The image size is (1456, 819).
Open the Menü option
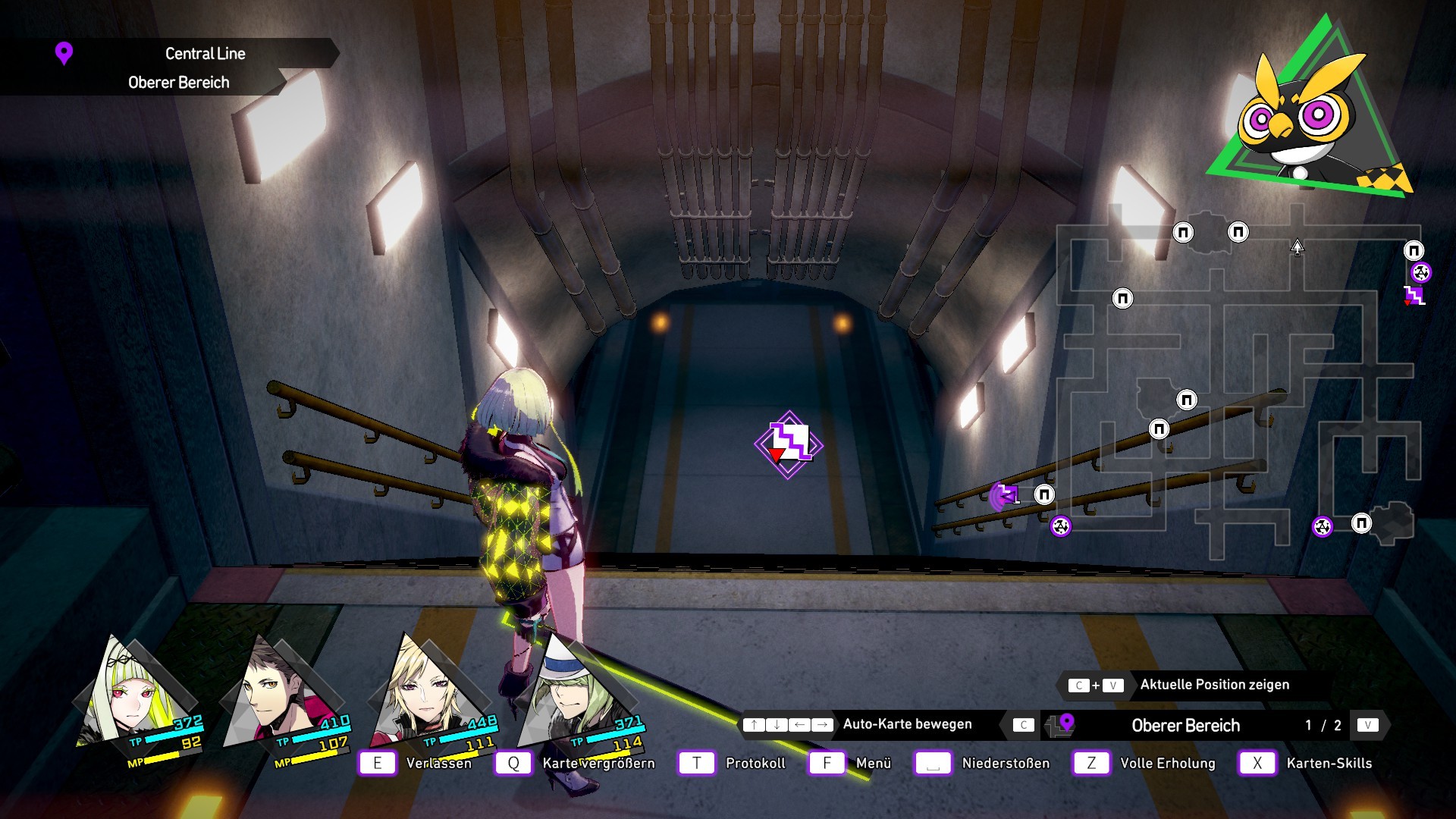click(873, 763)
